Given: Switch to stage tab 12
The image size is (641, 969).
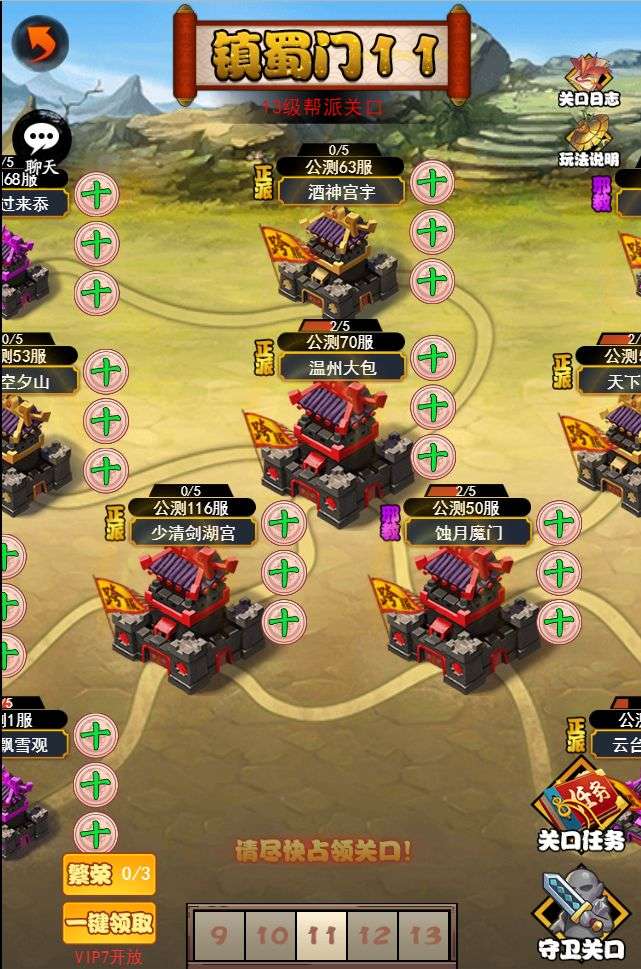Looking at the screenshot, I should pos(373,936).
